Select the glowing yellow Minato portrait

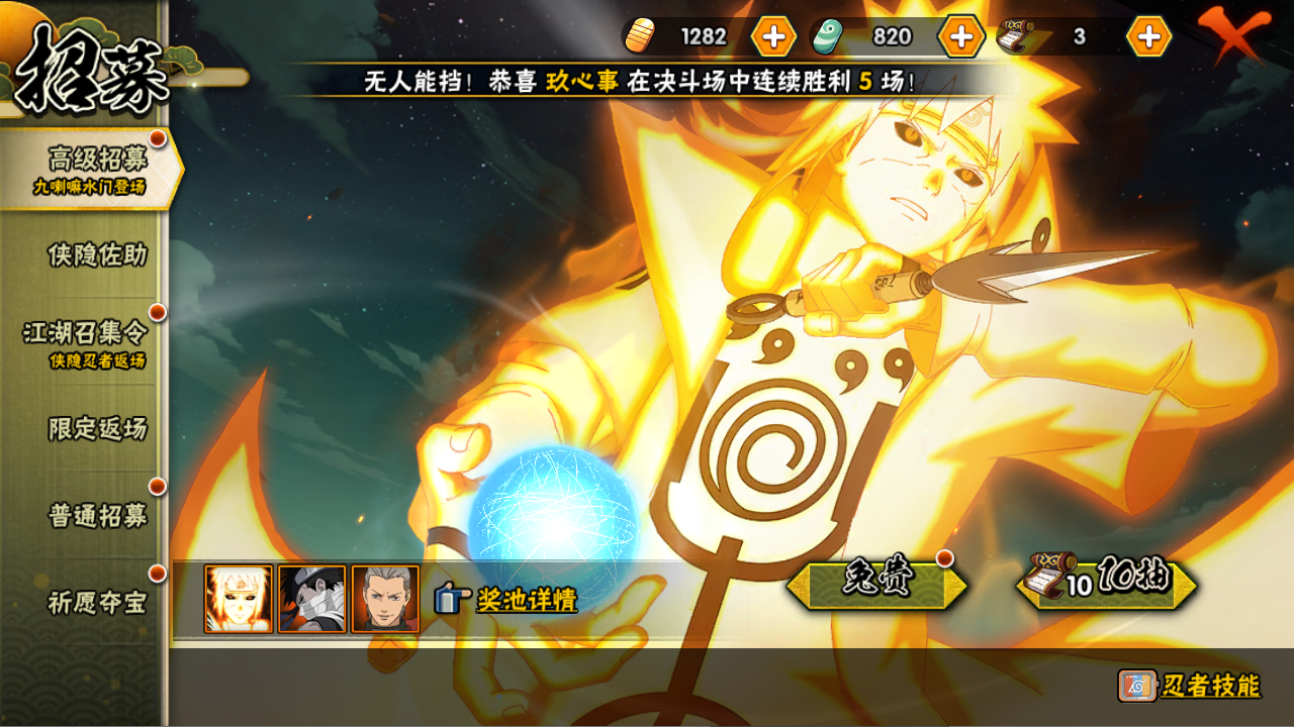tap(238, 599)
